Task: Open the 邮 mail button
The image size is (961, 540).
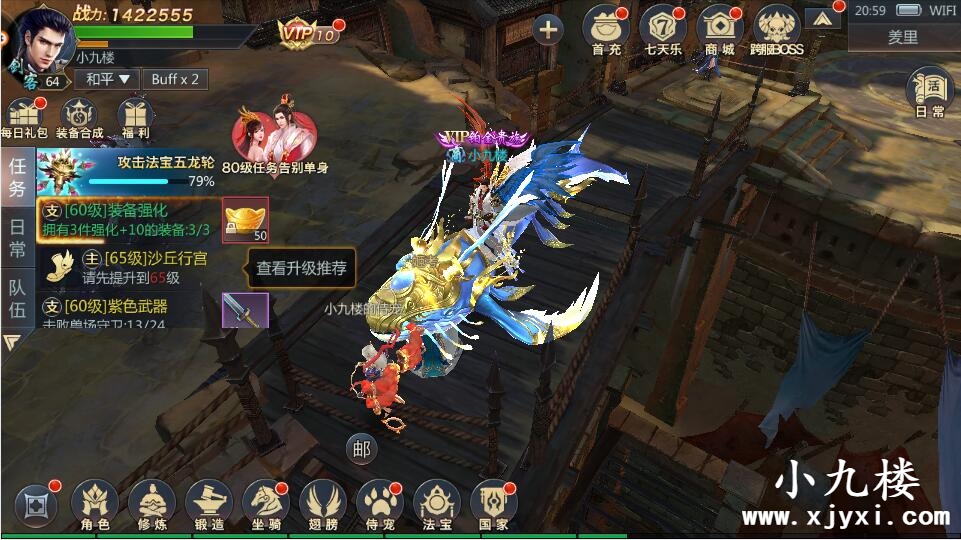Action: [x=360, y=449]
